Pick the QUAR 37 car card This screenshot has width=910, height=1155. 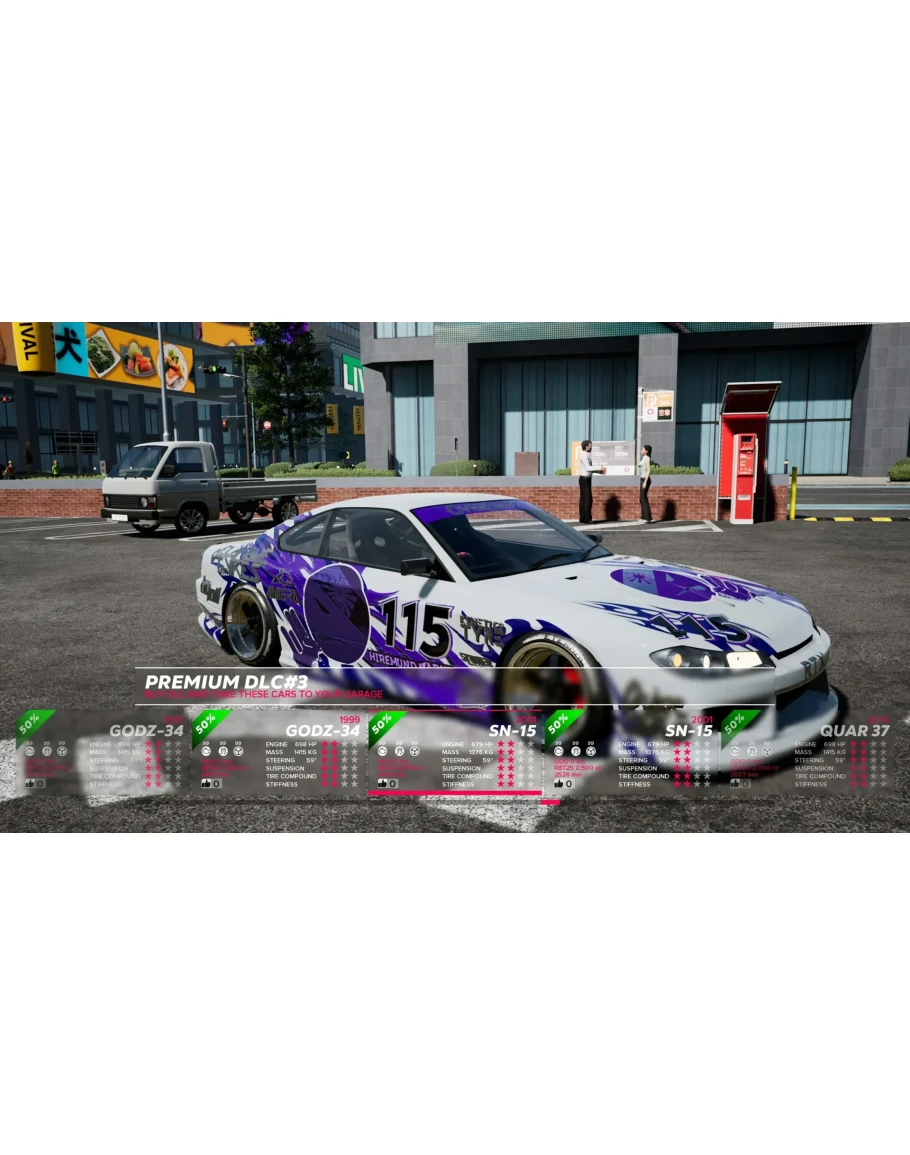(x=806, y=752)
